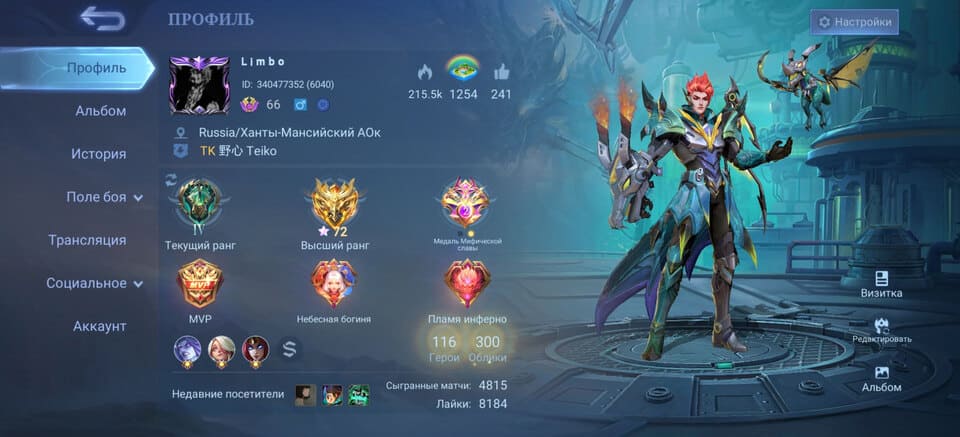Open the История tab
Image resolution: width=960 pixels, height=437 pixels.
(x=98, y=154)
